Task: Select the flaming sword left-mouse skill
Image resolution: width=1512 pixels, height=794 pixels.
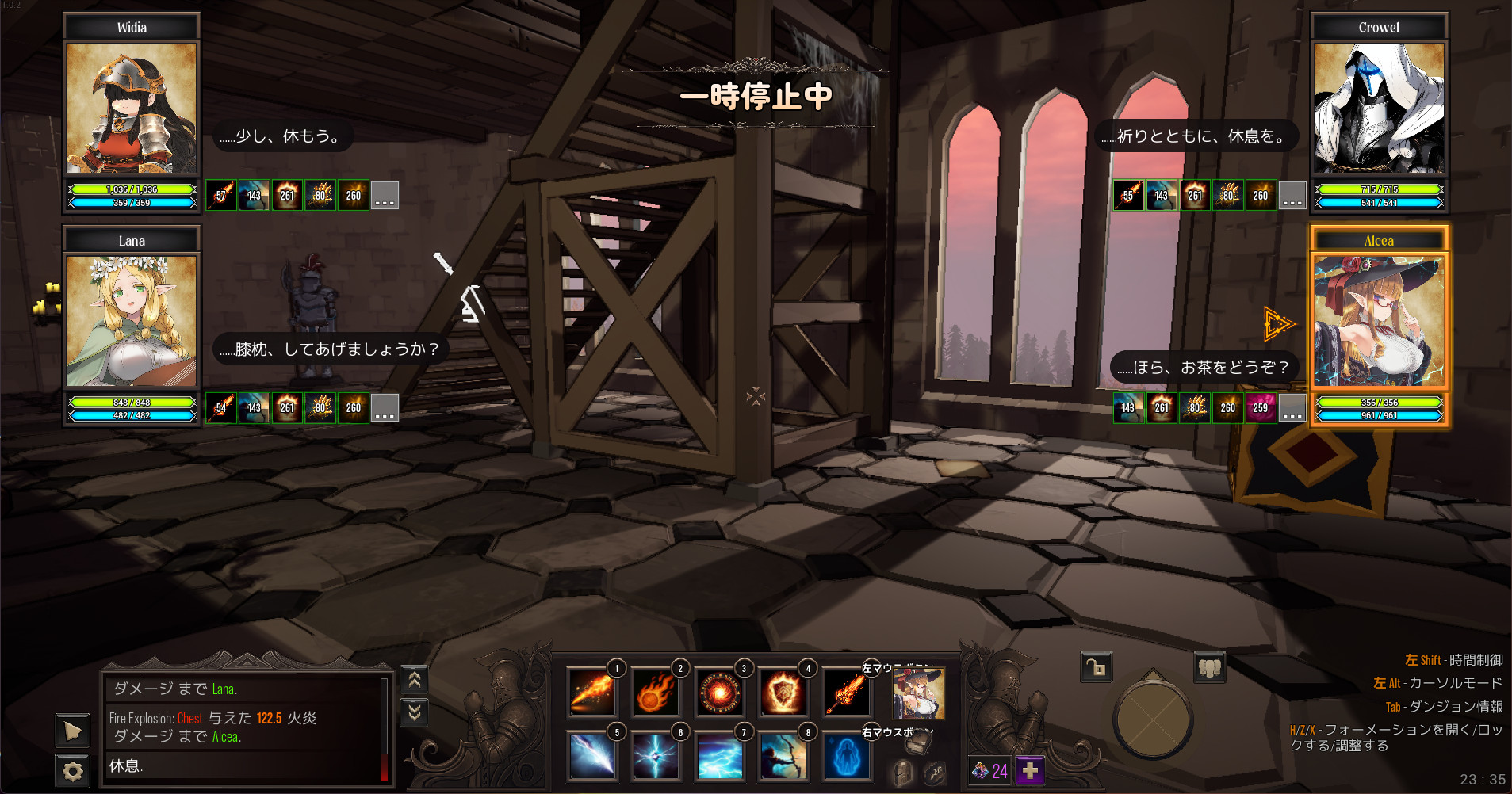Action: point(846,693)
